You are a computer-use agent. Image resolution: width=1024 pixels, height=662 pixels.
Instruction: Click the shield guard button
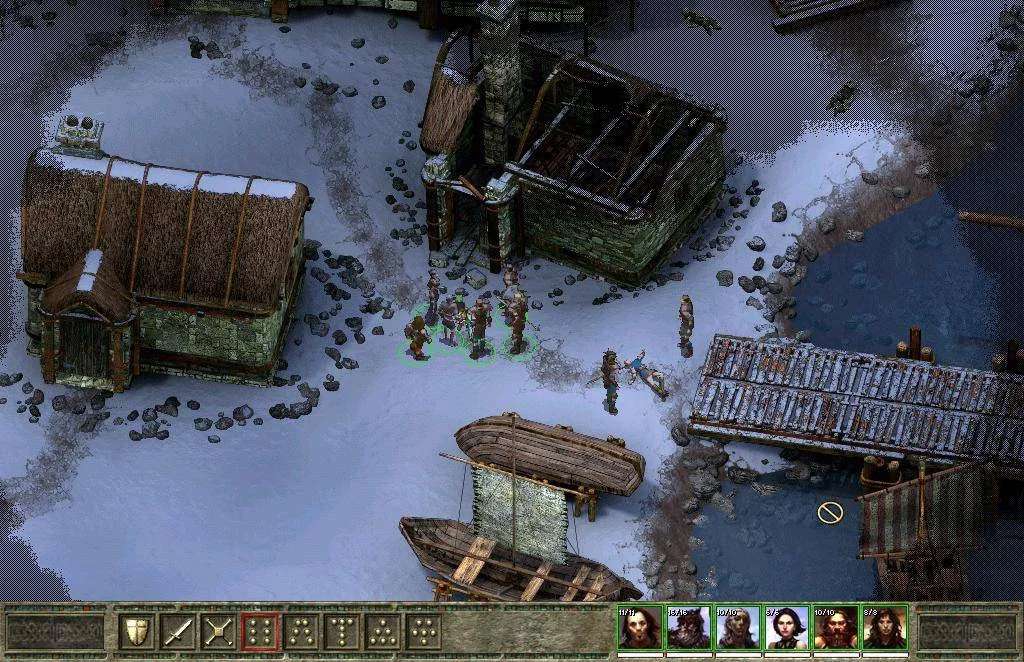[137, 631]
